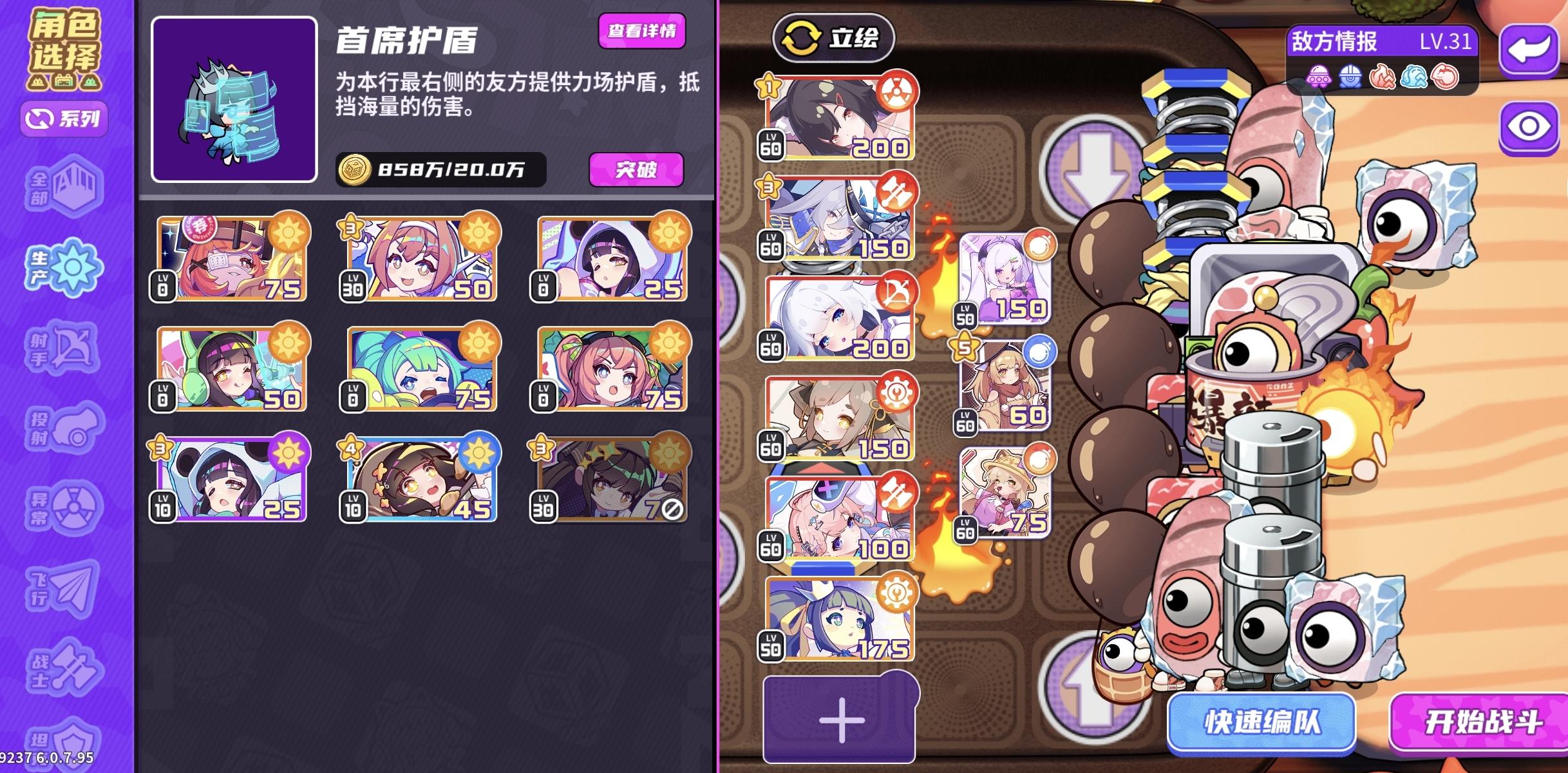Toggle the eye preview icon
This screenshot has width=1568, height=773.
tap(1531, 126)
